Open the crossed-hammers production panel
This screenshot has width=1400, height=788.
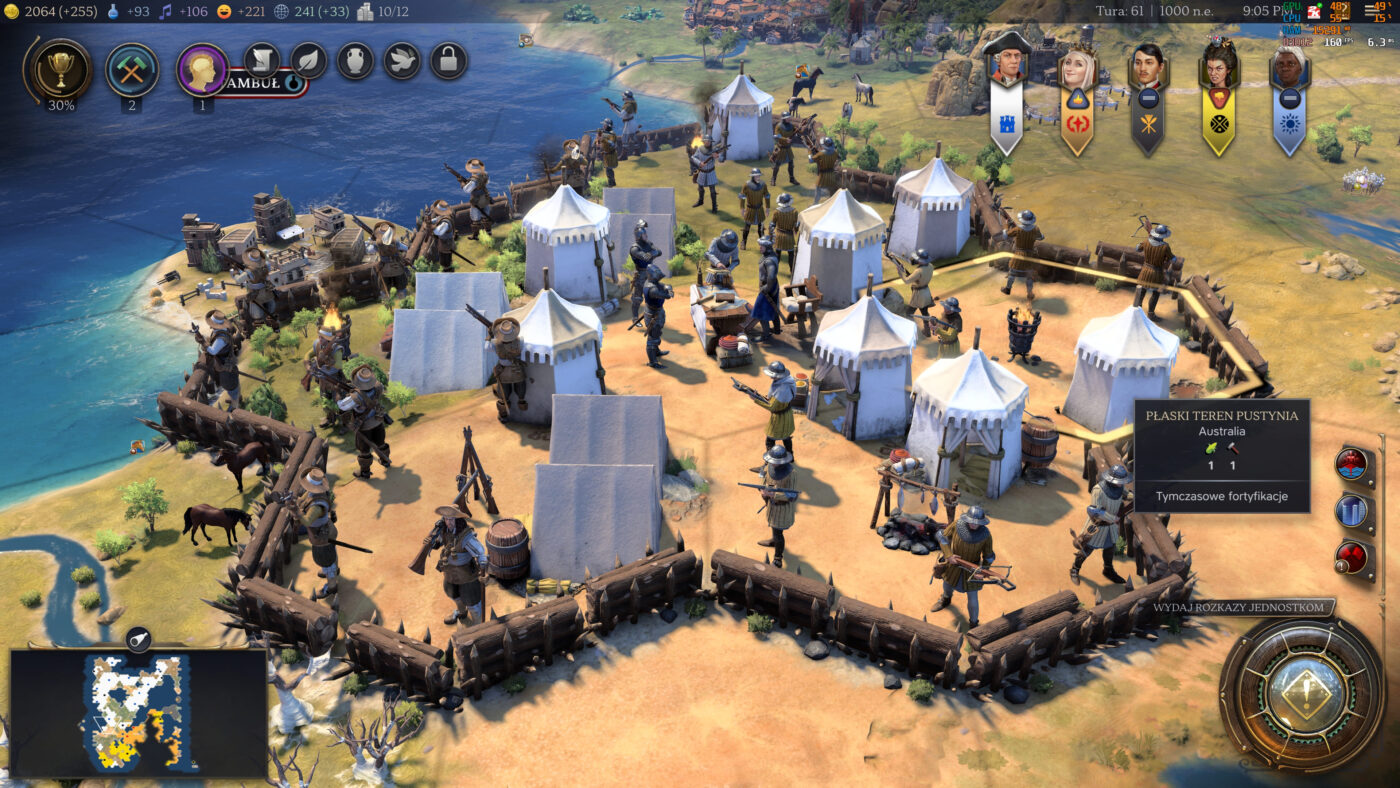(x=132, y=68)
